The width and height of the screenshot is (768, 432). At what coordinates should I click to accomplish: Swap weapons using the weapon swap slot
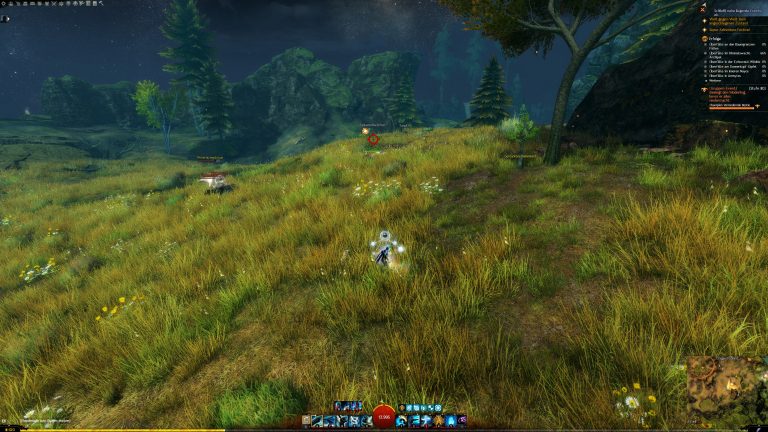tap(305, 421)
